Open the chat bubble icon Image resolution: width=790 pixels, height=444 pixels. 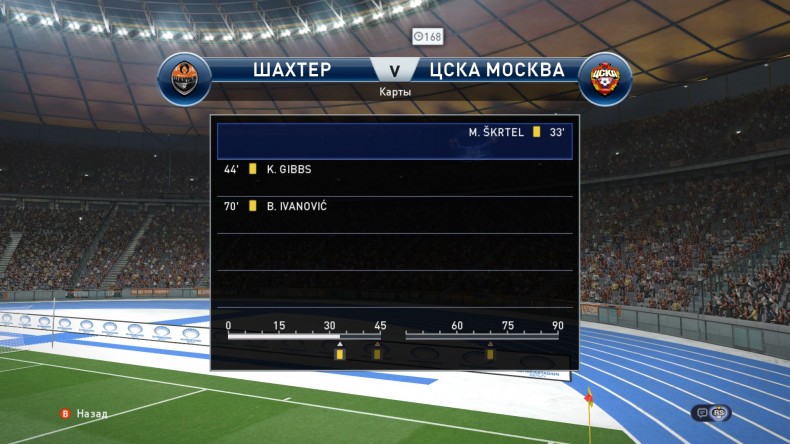pyautogui.click(x=702, y=412)
